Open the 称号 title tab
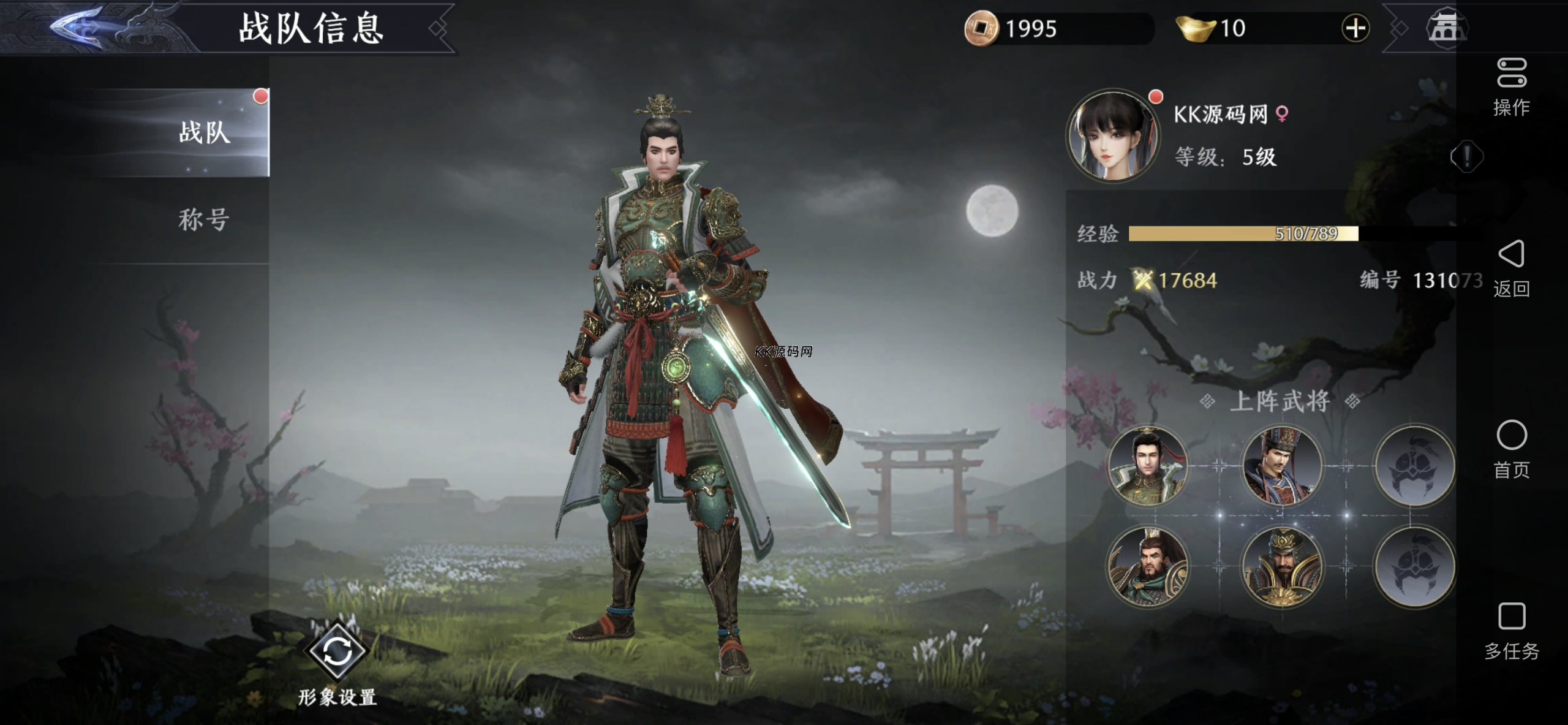 pyautogui.click(x=204, y=219)
